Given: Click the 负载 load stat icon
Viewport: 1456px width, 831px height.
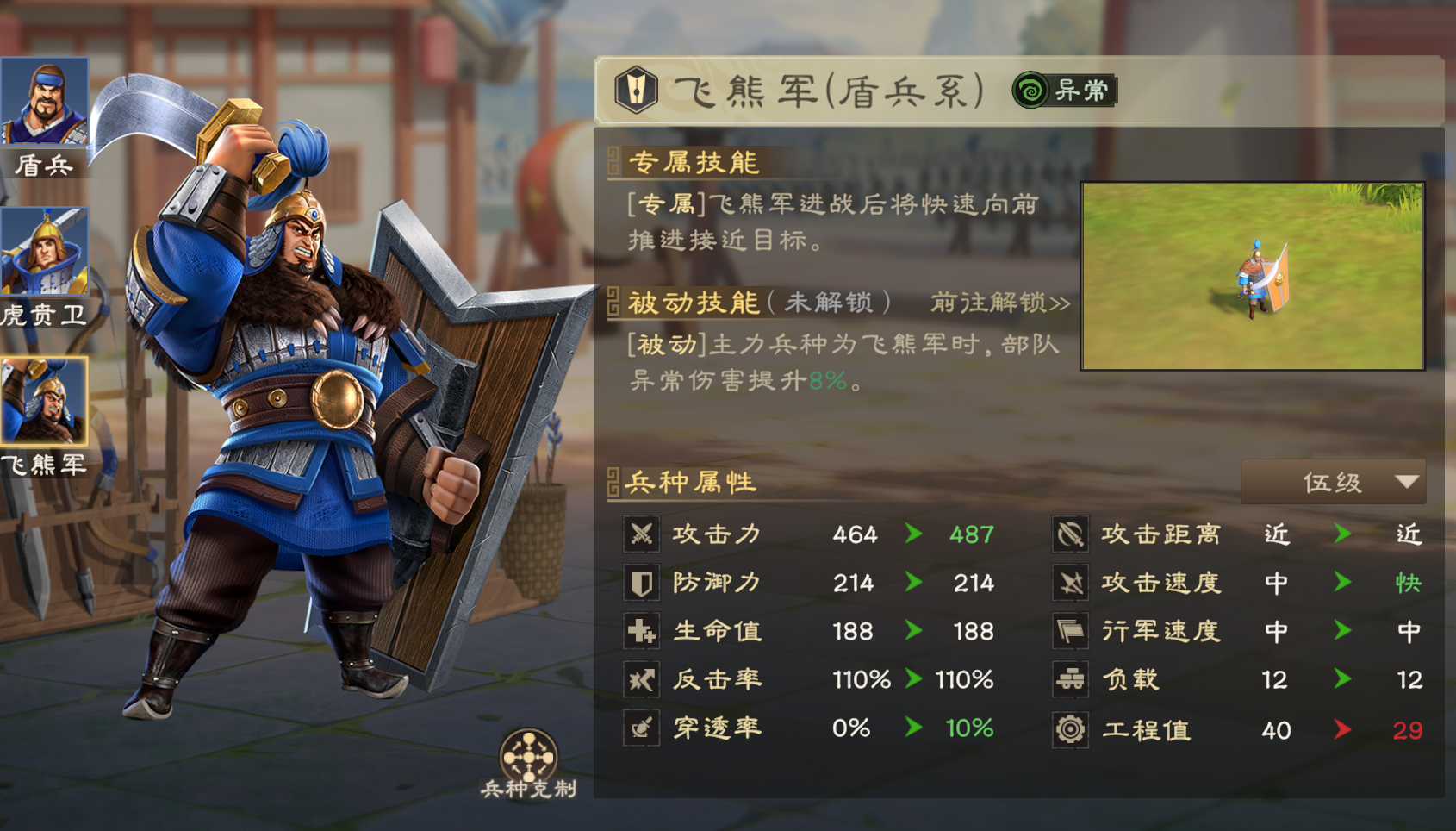Looking at the screenshot, I should tap(1071, 679).
